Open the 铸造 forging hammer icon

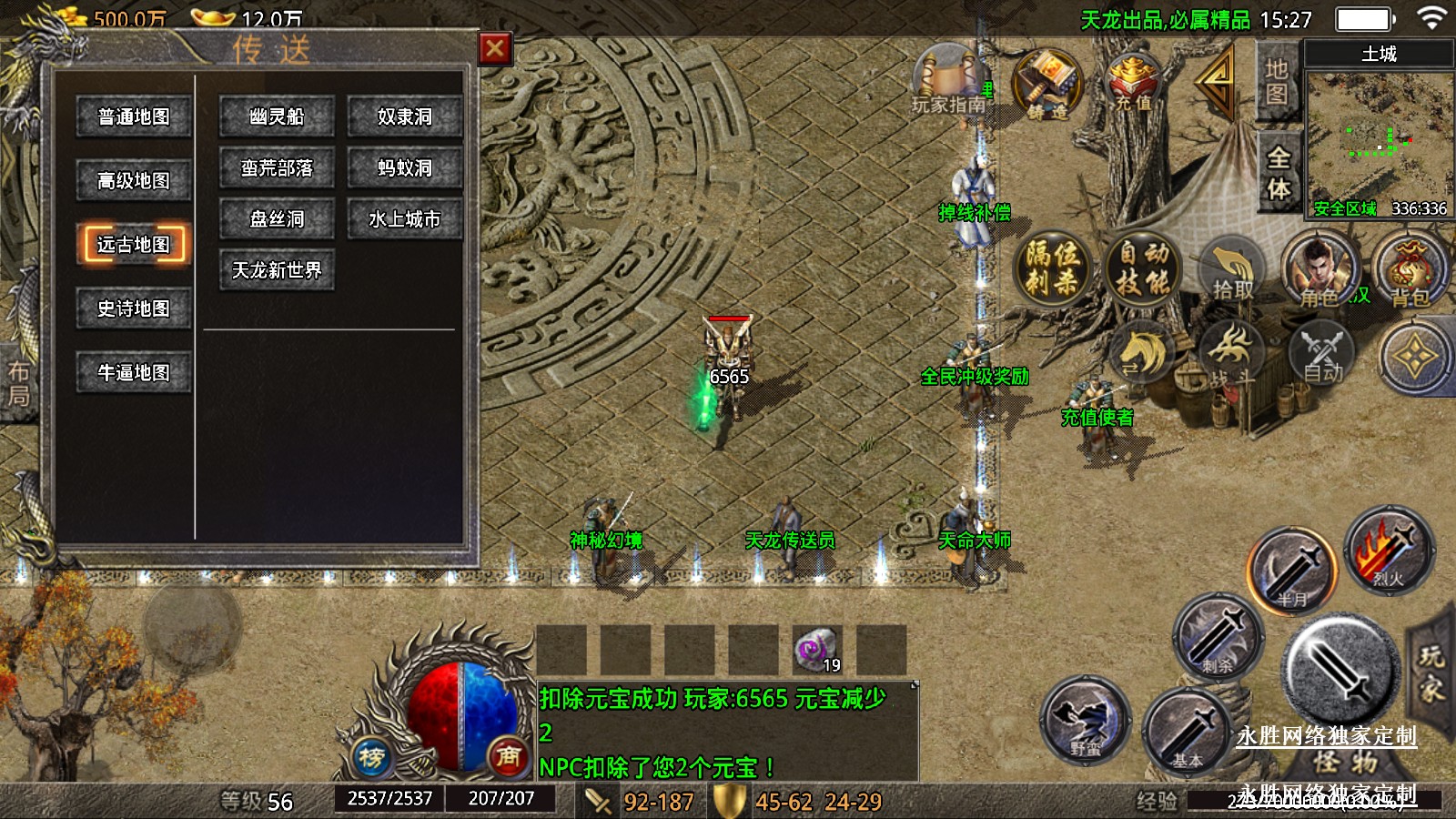(x=1046, y=84)
